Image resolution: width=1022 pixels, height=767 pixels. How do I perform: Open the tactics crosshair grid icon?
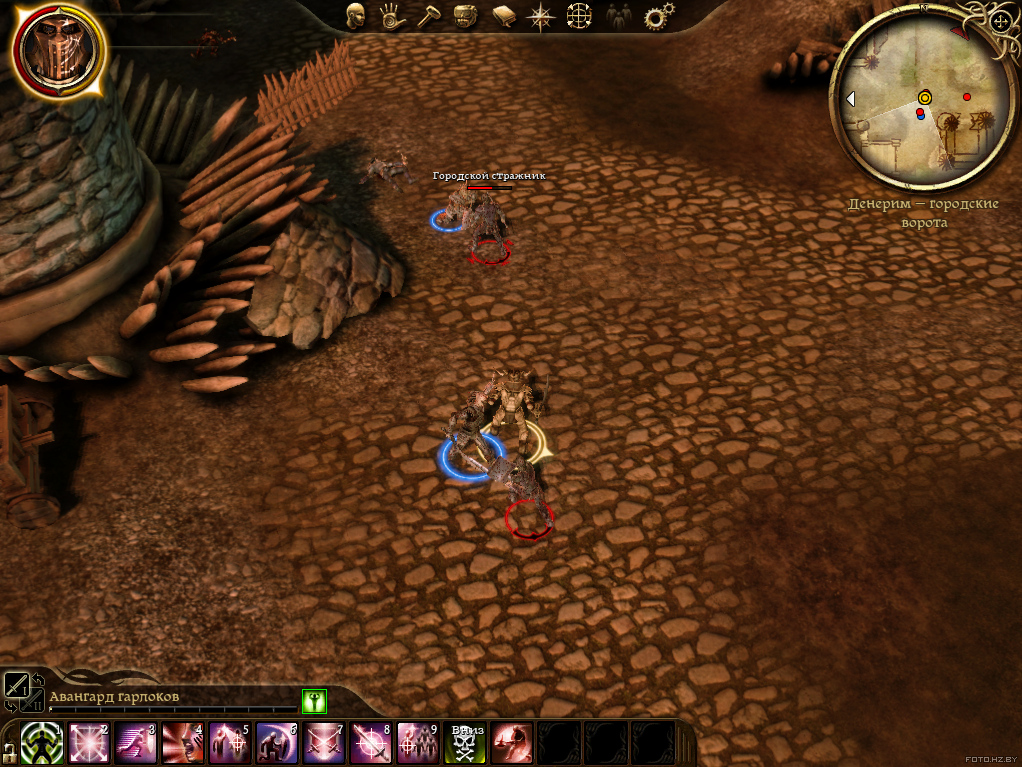point(579,15)
